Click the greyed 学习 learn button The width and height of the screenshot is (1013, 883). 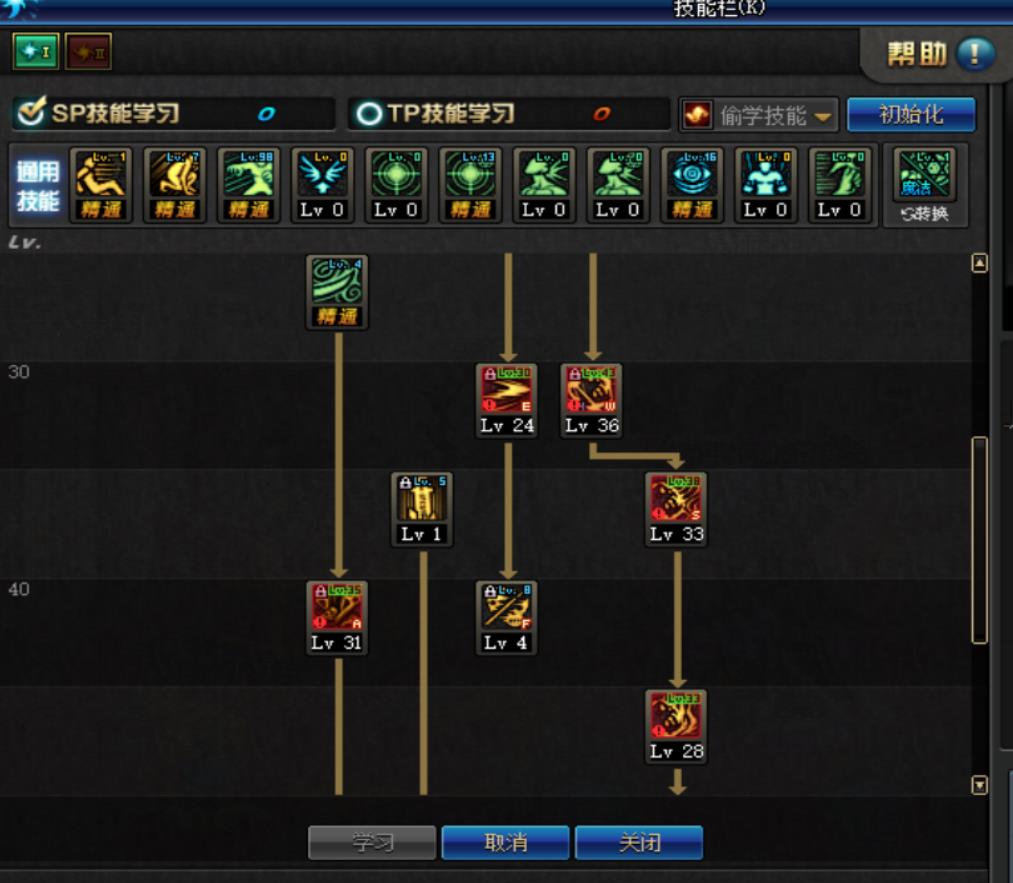(x=372, y=843)
